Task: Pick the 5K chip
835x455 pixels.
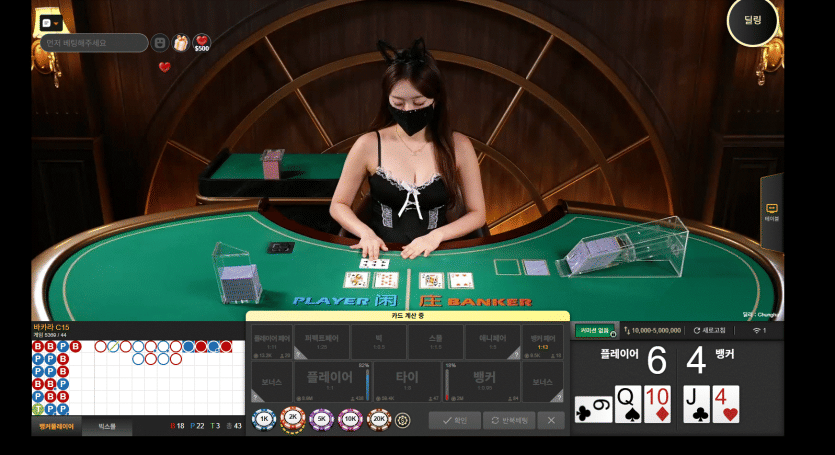Action: click(x=323, y=420)
